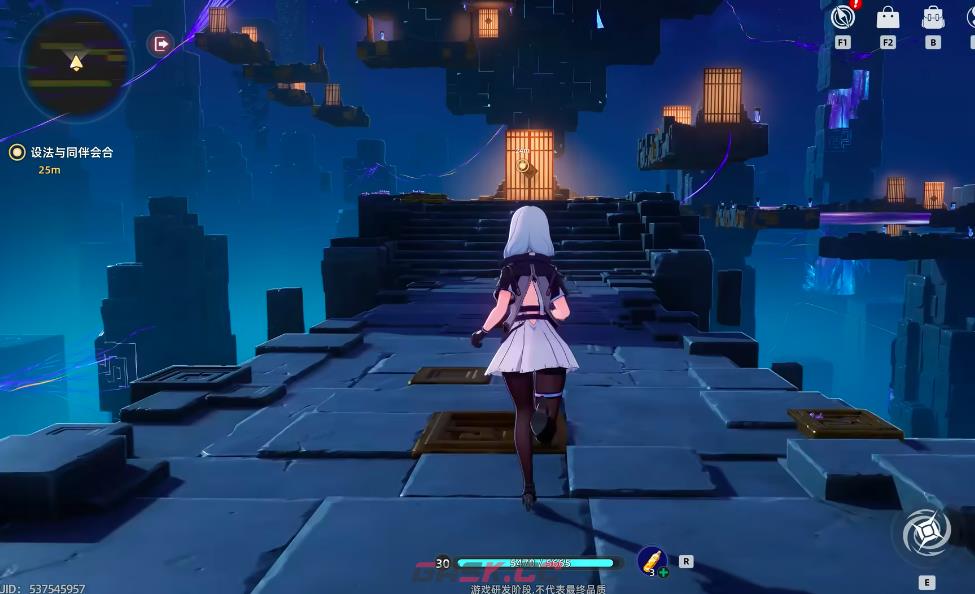This screenshot has height=594, width=975.
Task: Click the red exit door button
Action: click(x=160, y=43)
